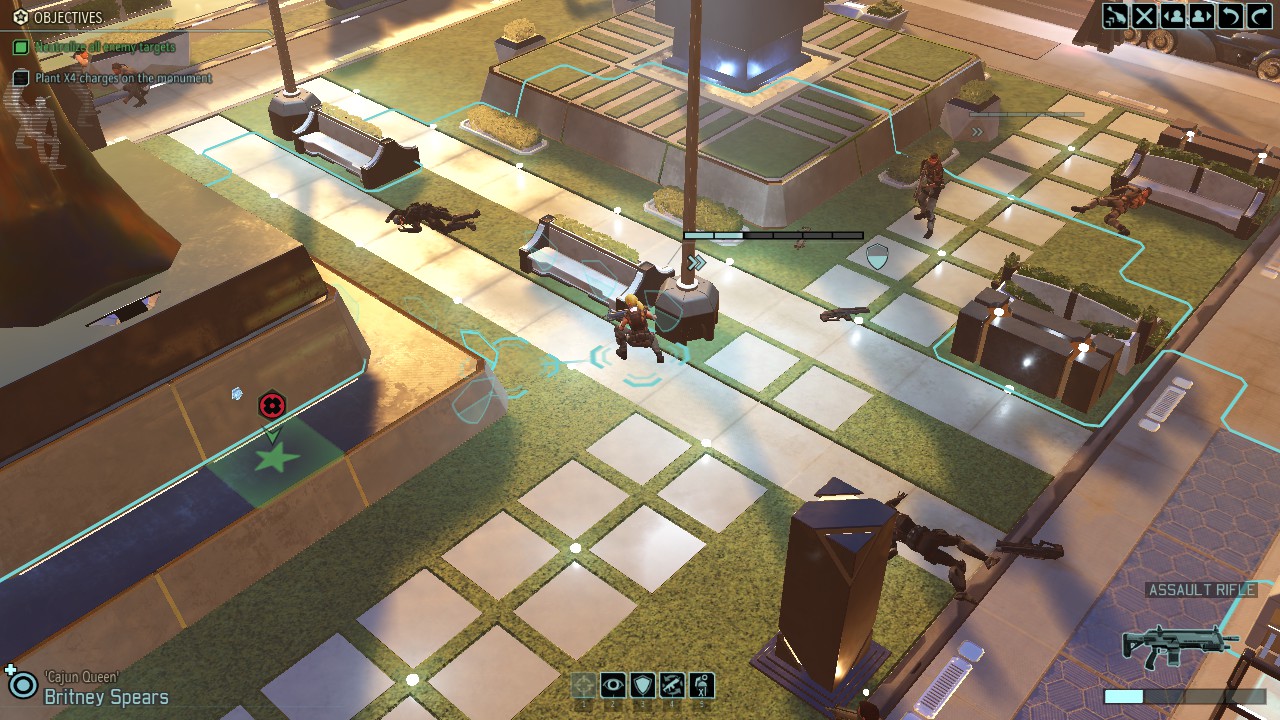Use the Hunker Down shield ability
Viewport: 1280px width, 720px height.
coord(642,685)
